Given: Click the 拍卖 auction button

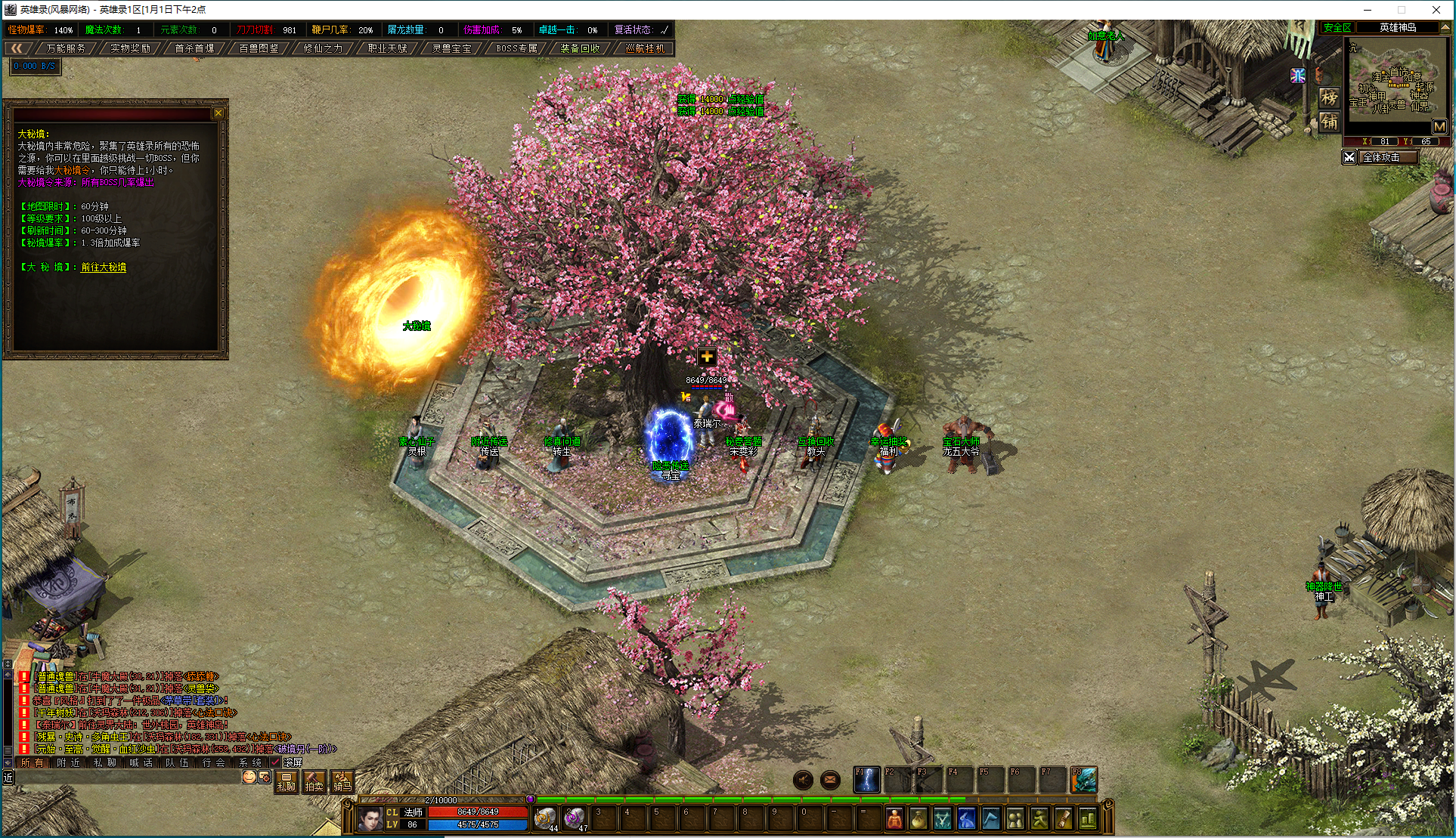Looking at the screenshot, I should coord(314,782).
